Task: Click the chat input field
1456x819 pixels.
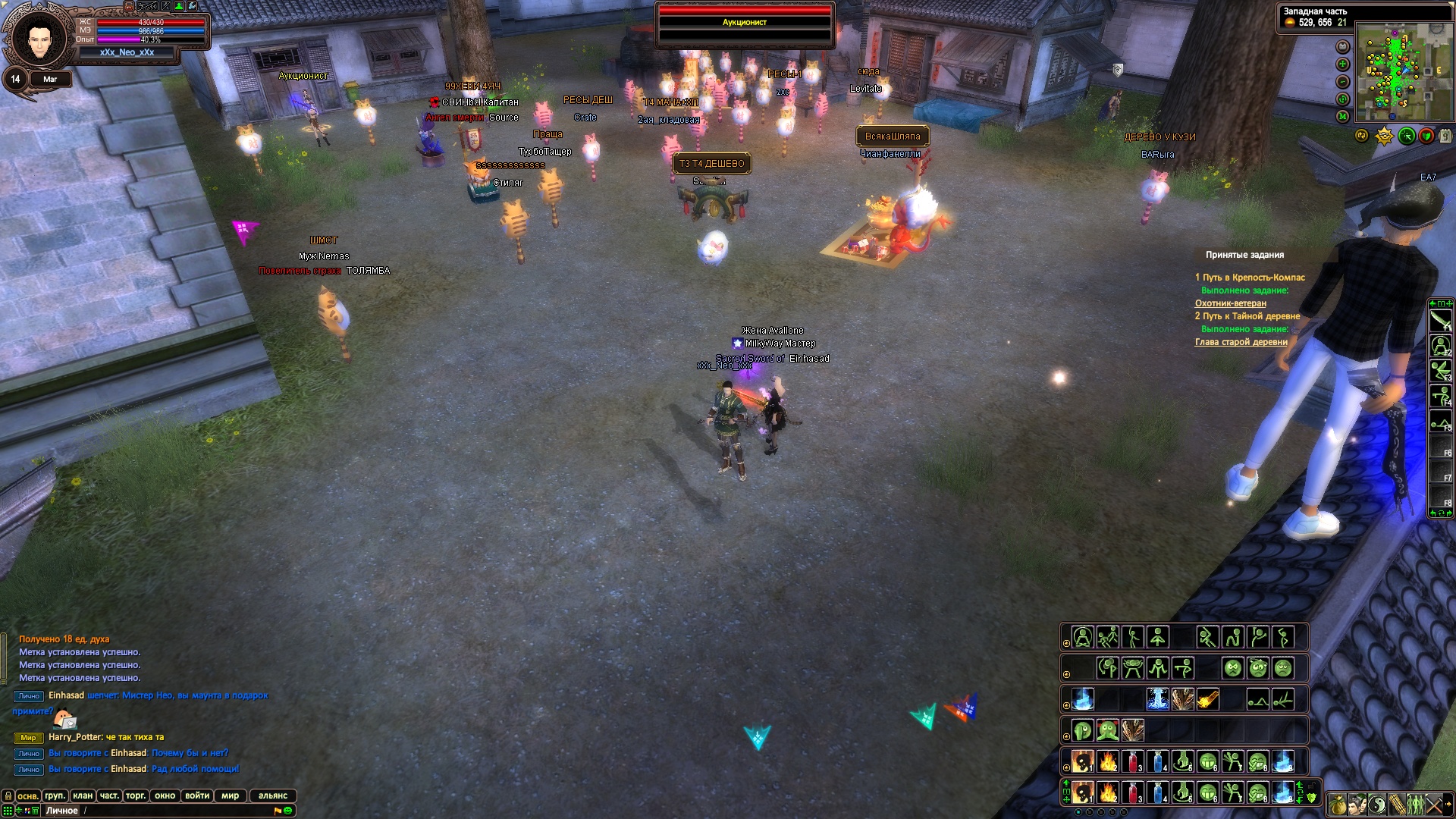Action: click(x=174, y=811)
